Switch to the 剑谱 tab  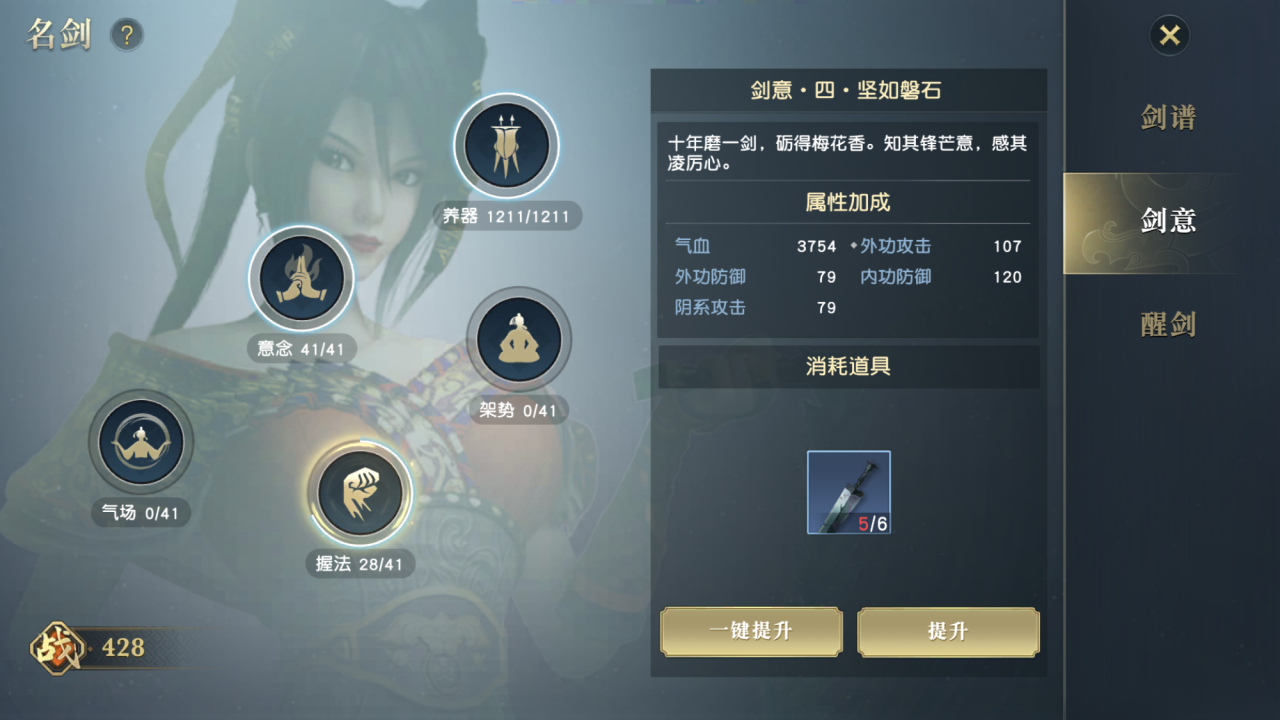1171,118
